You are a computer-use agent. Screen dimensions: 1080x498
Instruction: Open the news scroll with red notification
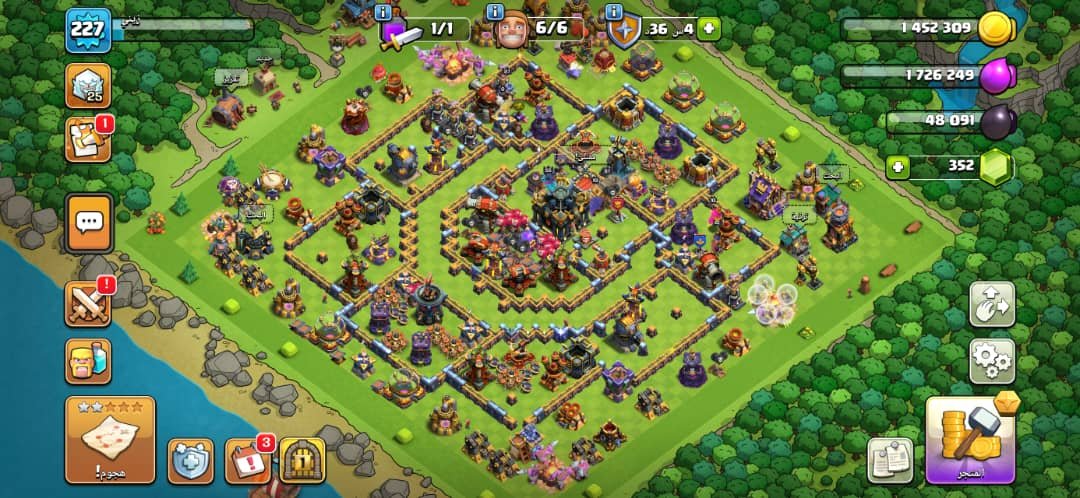88,140
